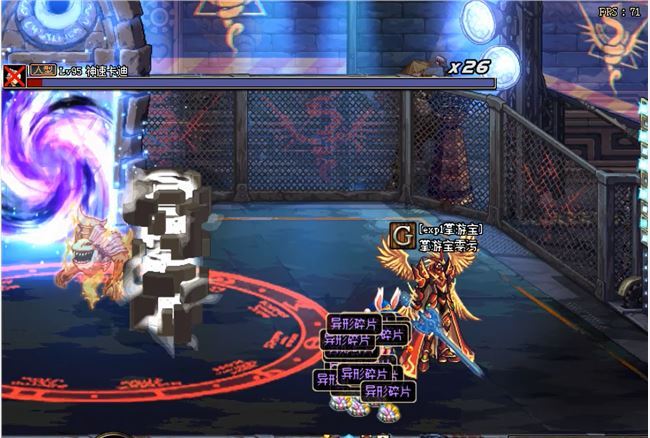The image size is (650, 438).
Task: Click the boss portrait icon with red X
Action: 14,75
